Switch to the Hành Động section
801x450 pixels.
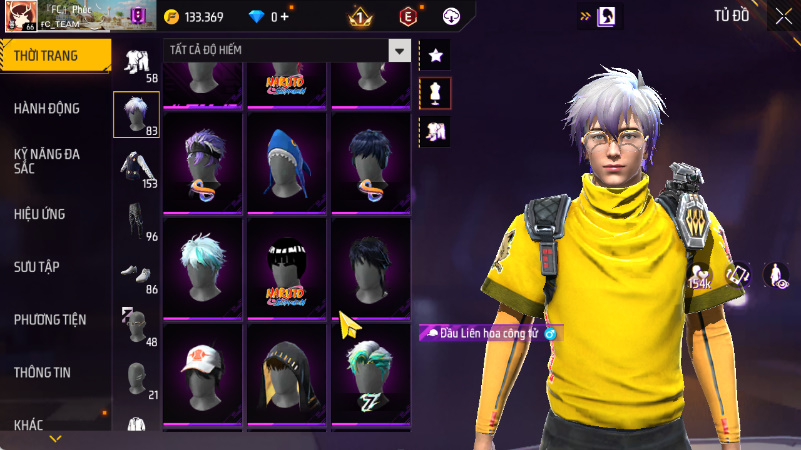tap(47, 108)
